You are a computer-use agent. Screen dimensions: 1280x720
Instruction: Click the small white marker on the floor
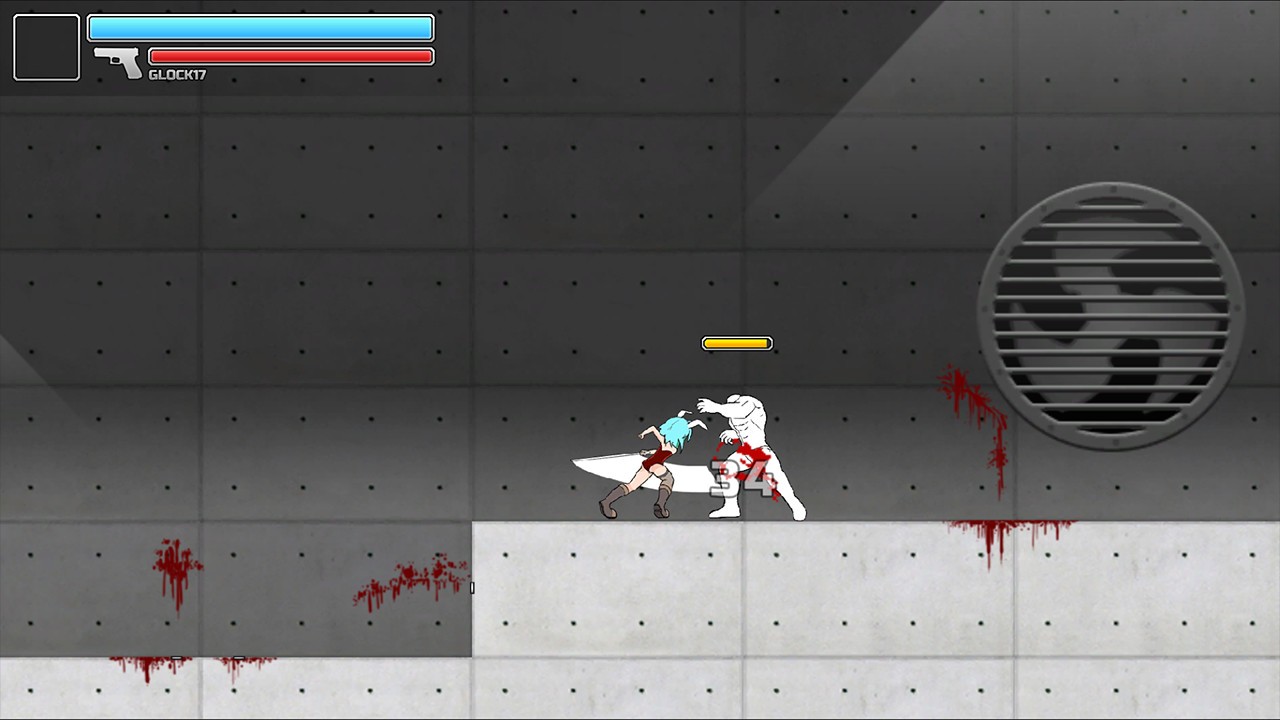(472, 588)
